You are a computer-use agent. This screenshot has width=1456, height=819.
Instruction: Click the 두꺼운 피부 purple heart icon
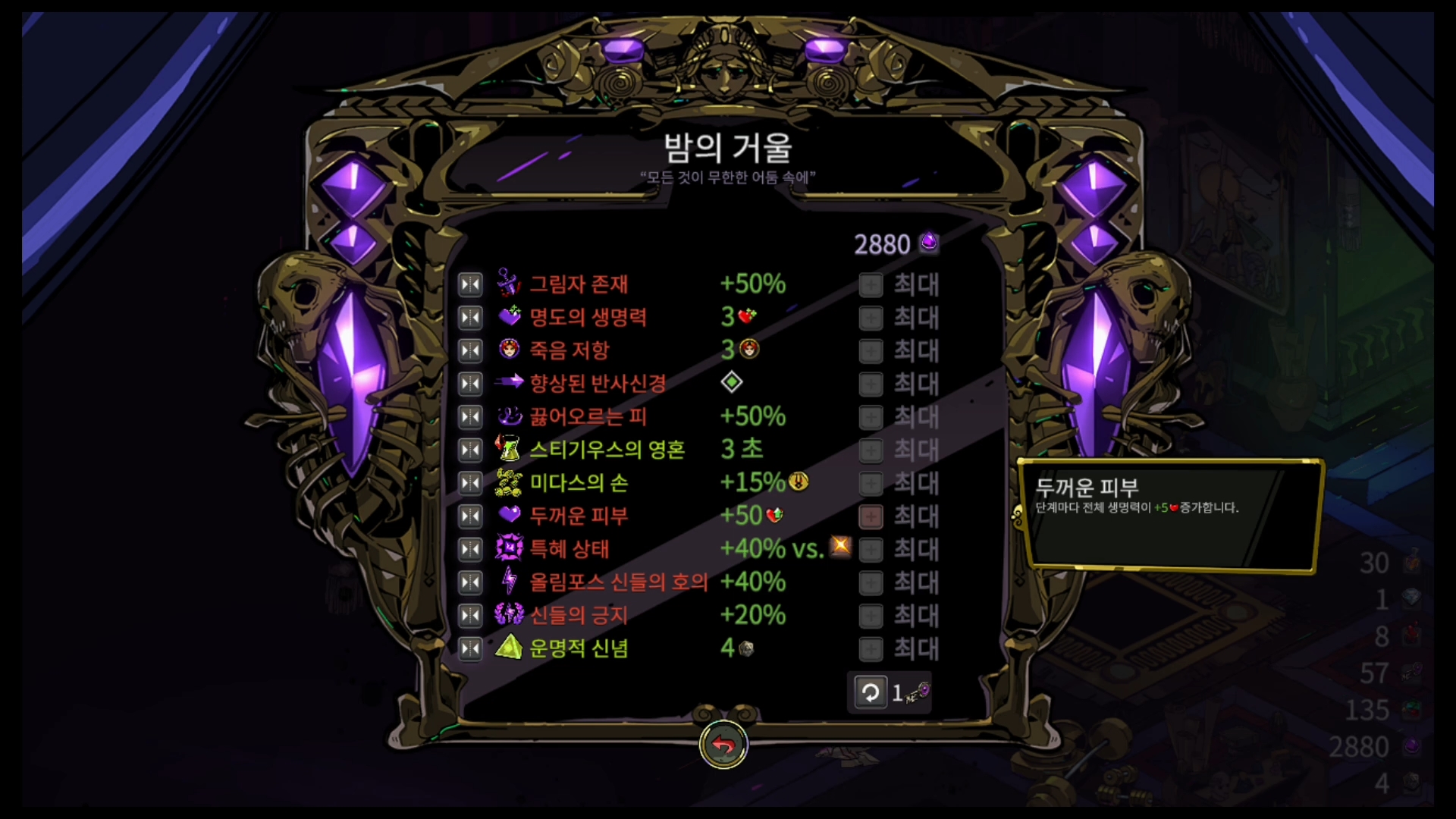click(x=509, y=516)
